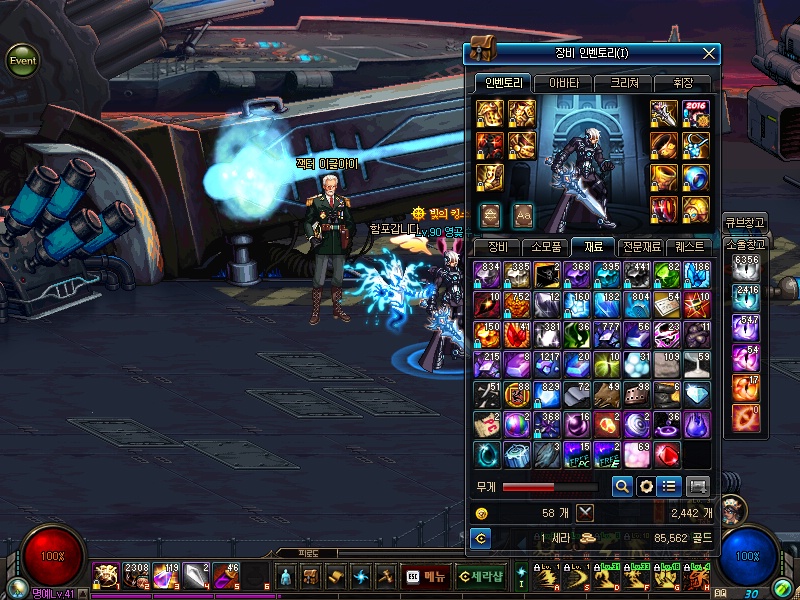Click the list-view sort button in inventory

click(669, 486)
